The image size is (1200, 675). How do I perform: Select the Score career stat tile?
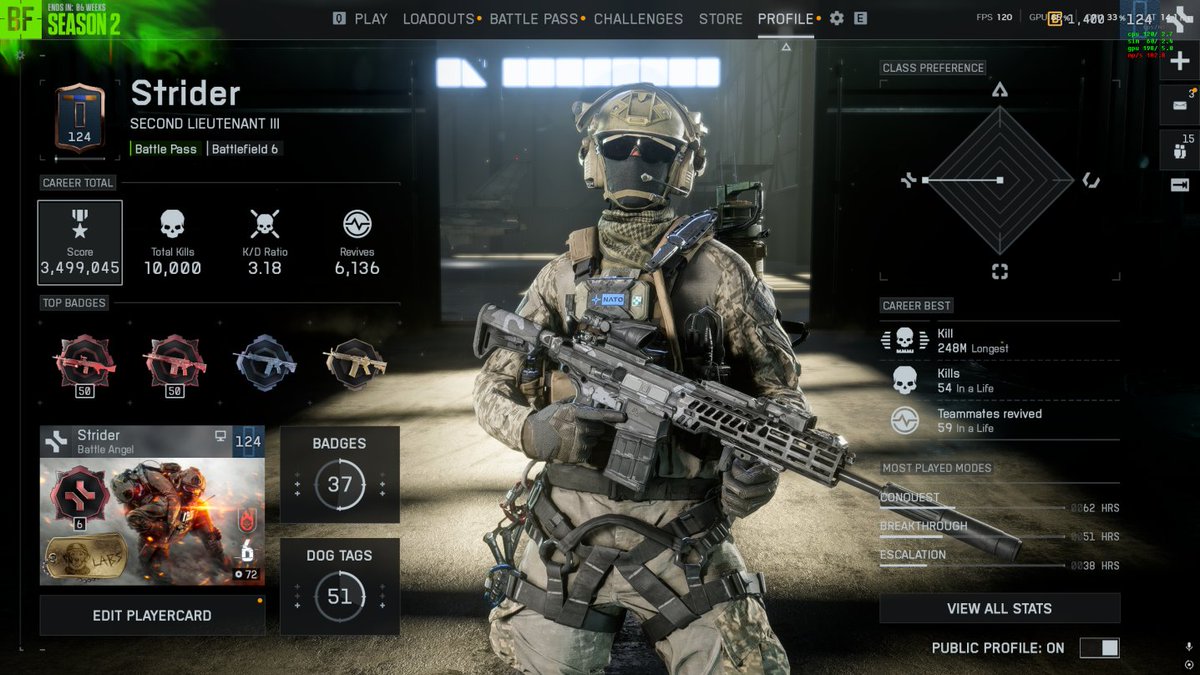pos(80,242)
